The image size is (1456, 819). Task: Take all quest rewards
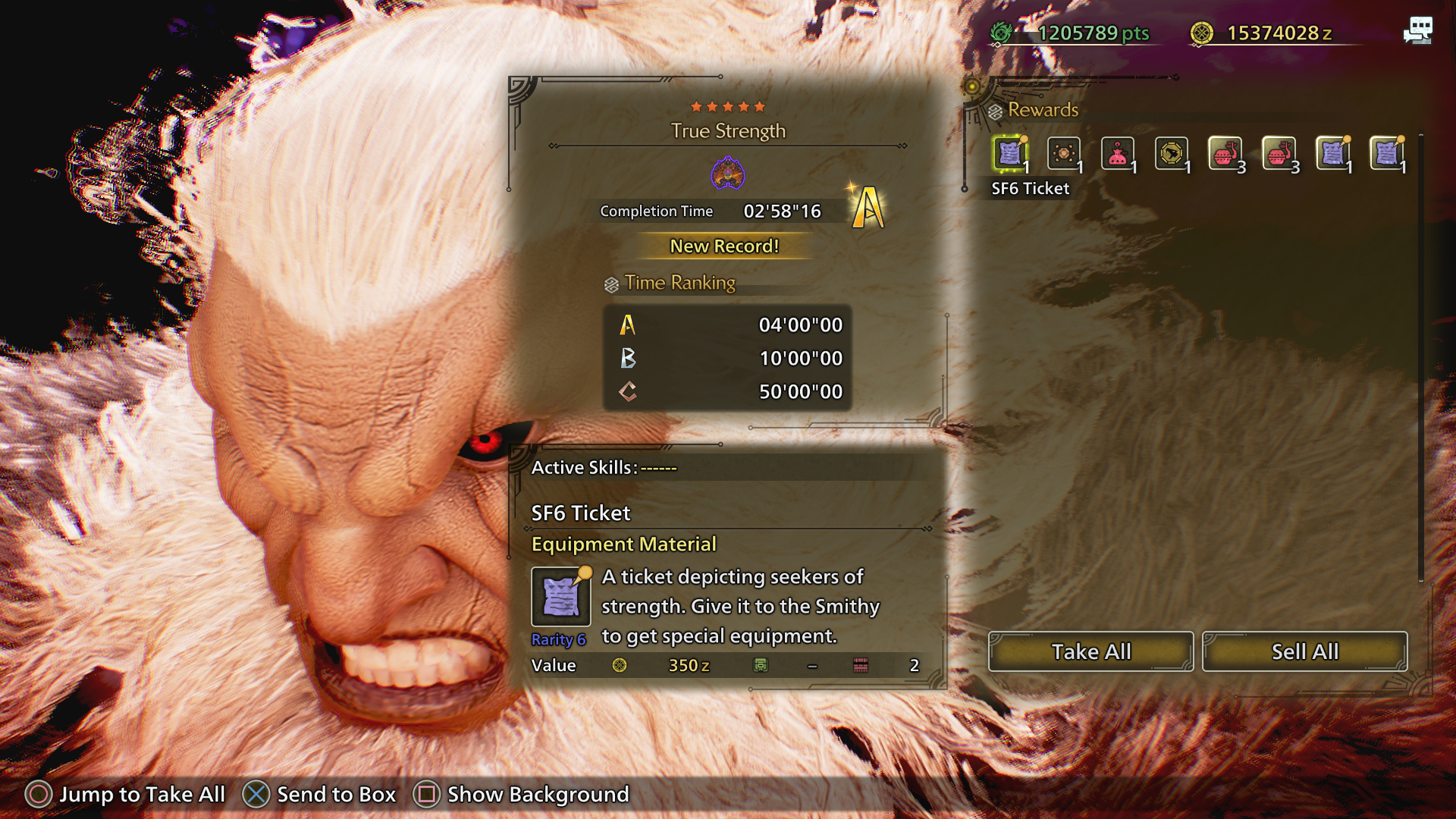click(1090, 651)
